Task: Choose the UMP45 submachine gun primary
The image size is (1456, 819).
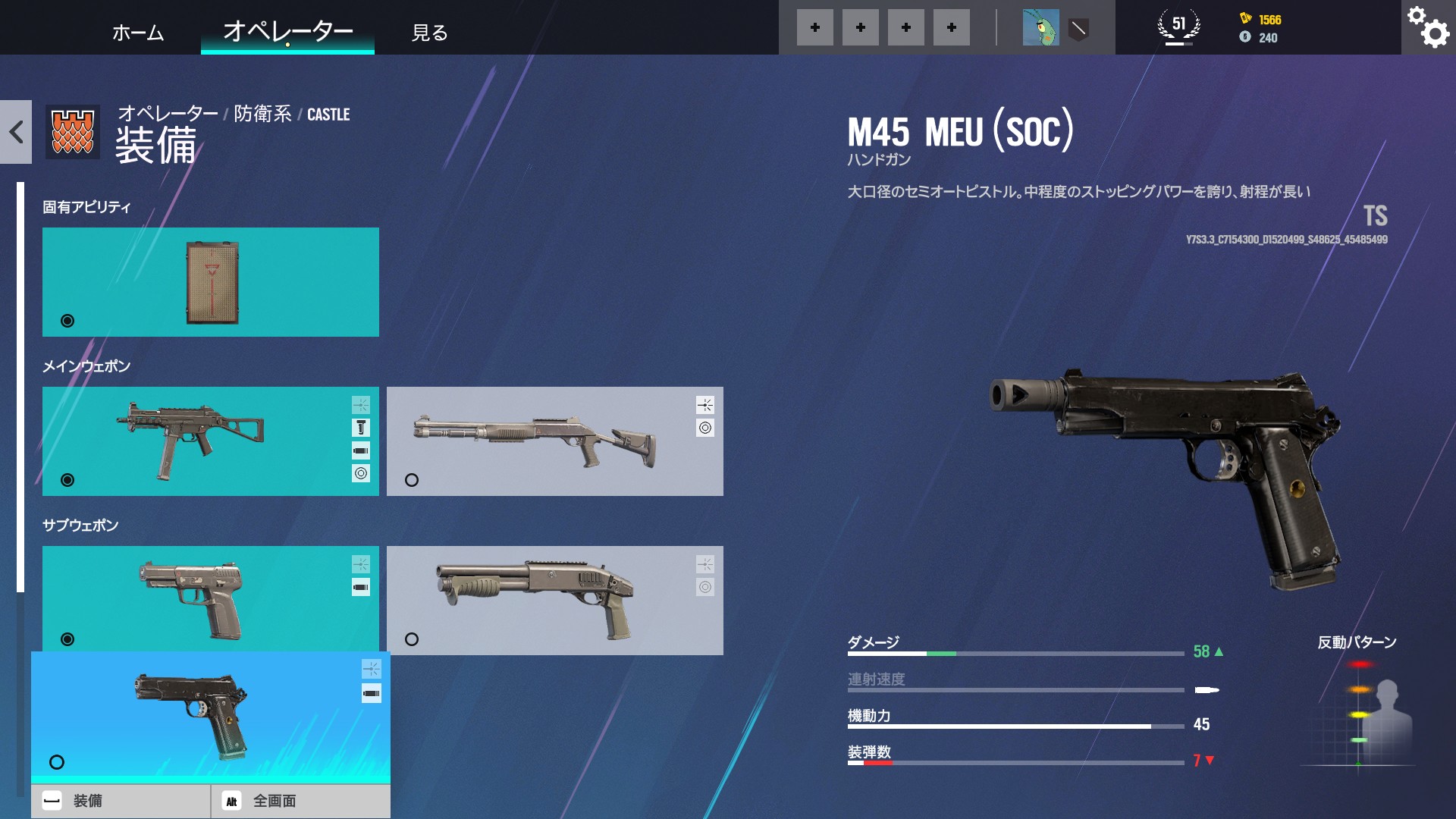Action: coord(211,441)
